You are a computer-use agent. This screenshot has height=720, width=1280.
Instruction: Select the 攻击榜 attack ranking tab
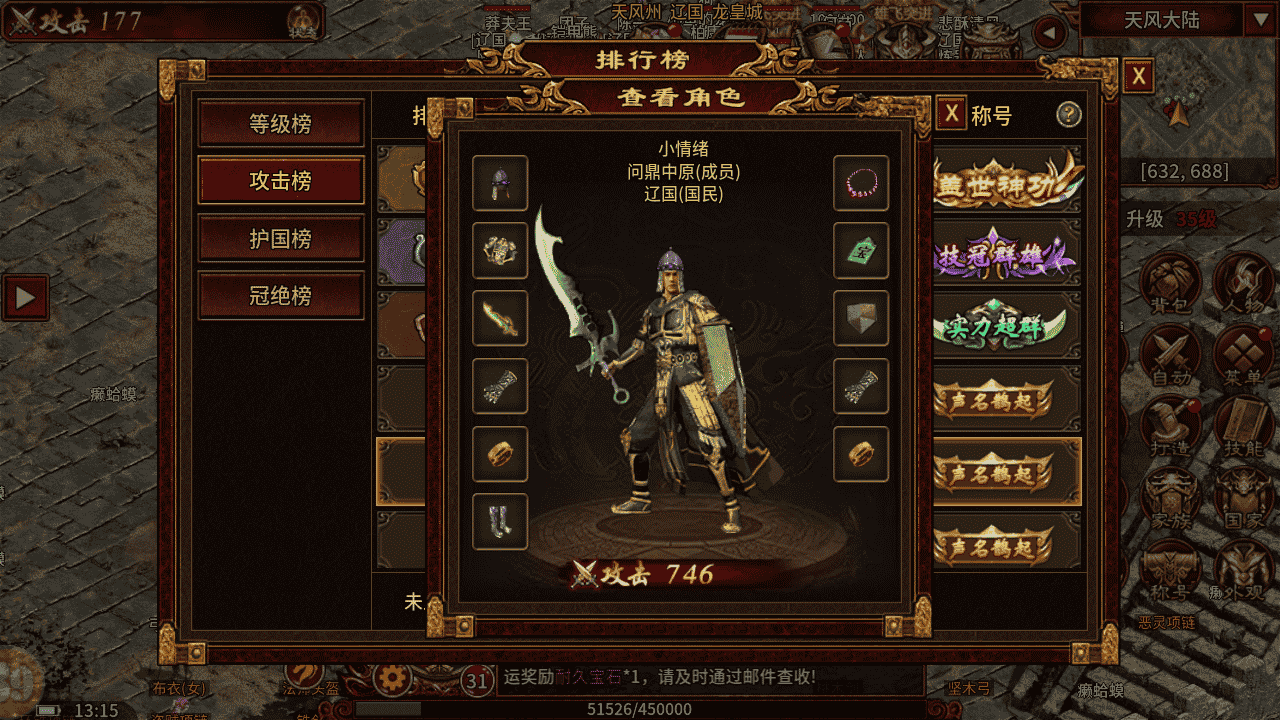280,181
